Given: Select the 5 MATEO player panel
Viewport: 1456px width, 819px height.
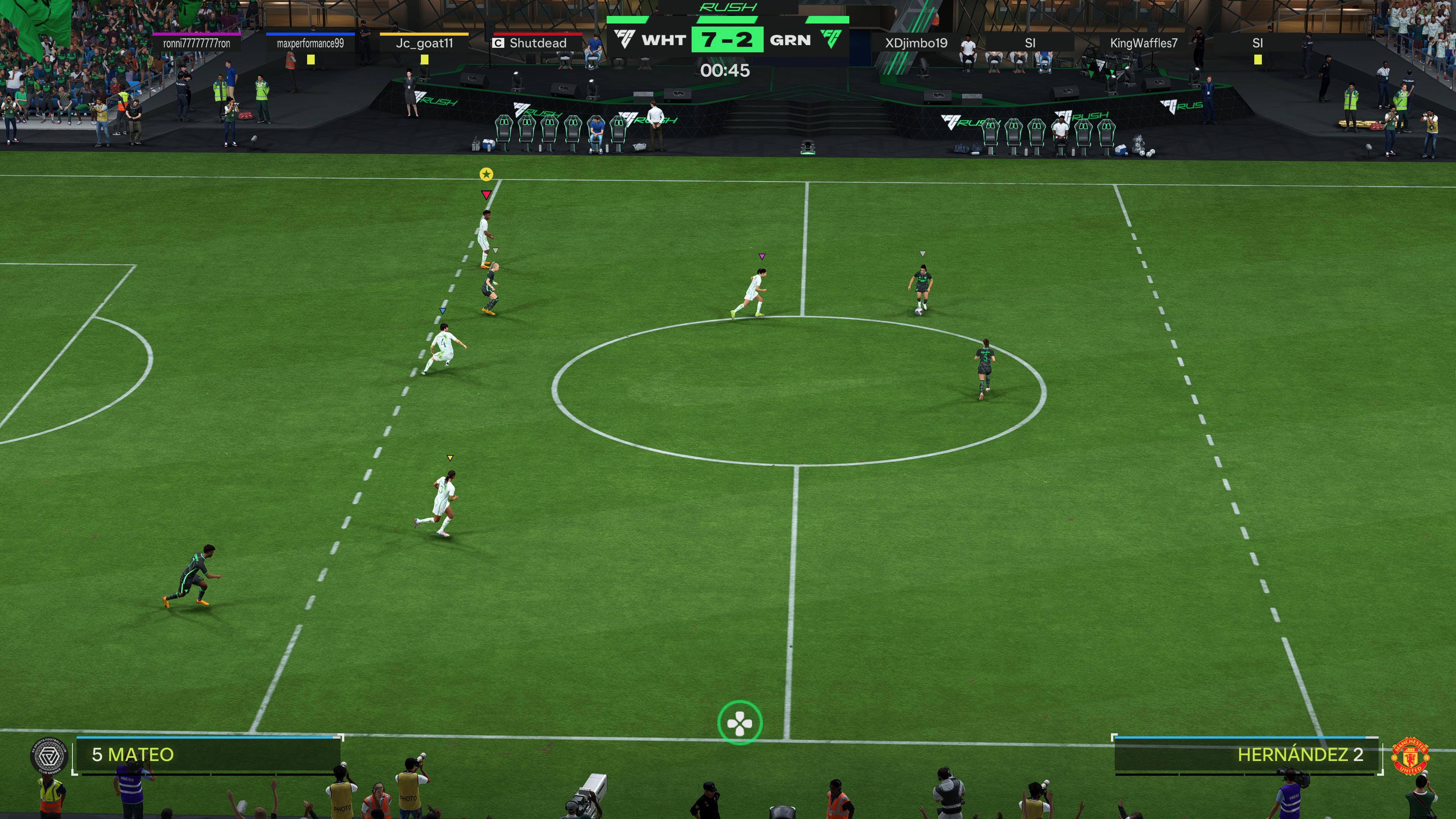Looking at the screenshot, I should 208,755.
